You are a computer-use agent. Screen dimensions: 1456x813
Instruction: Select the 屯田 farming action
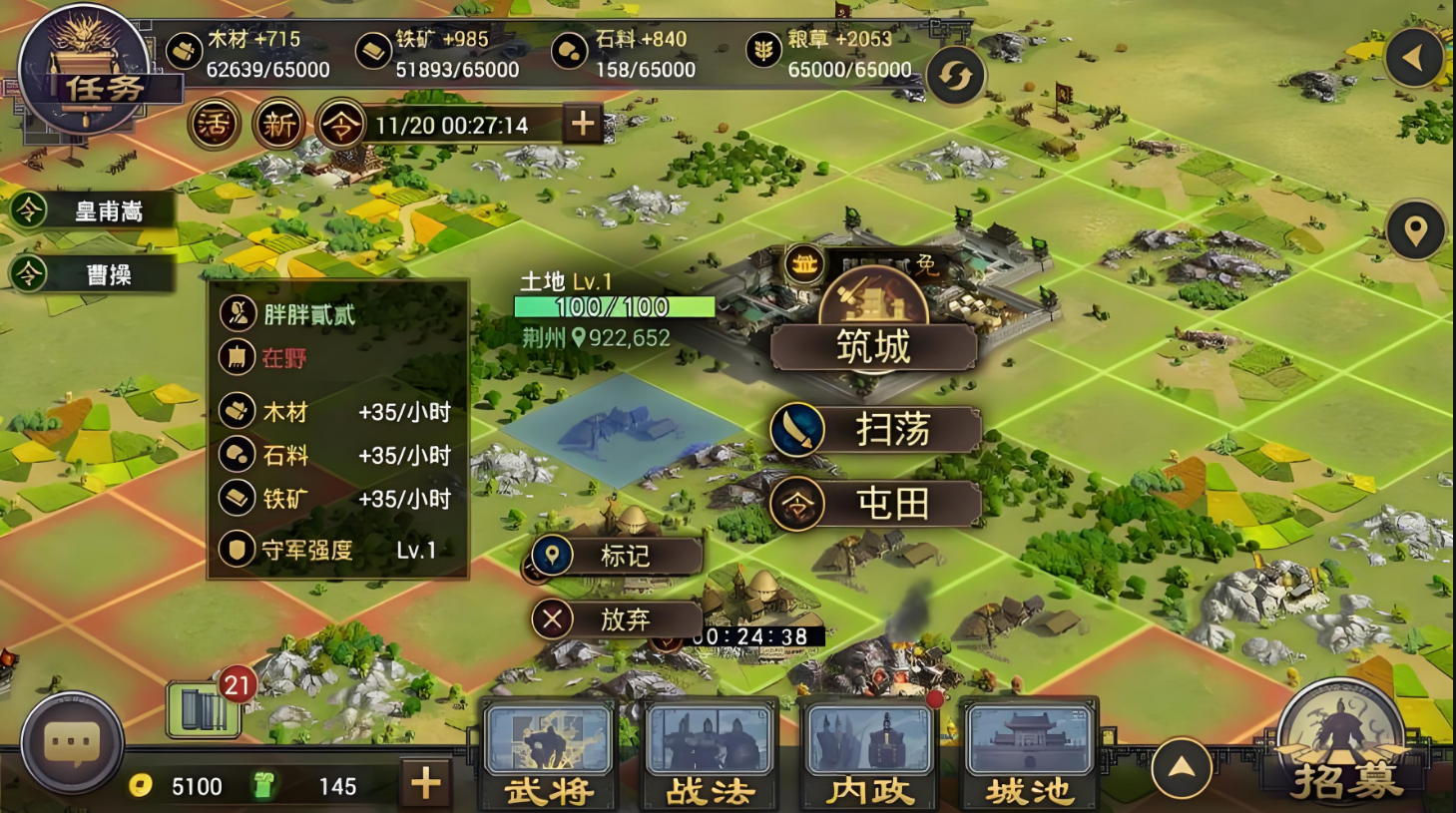[x=876, y=504]
